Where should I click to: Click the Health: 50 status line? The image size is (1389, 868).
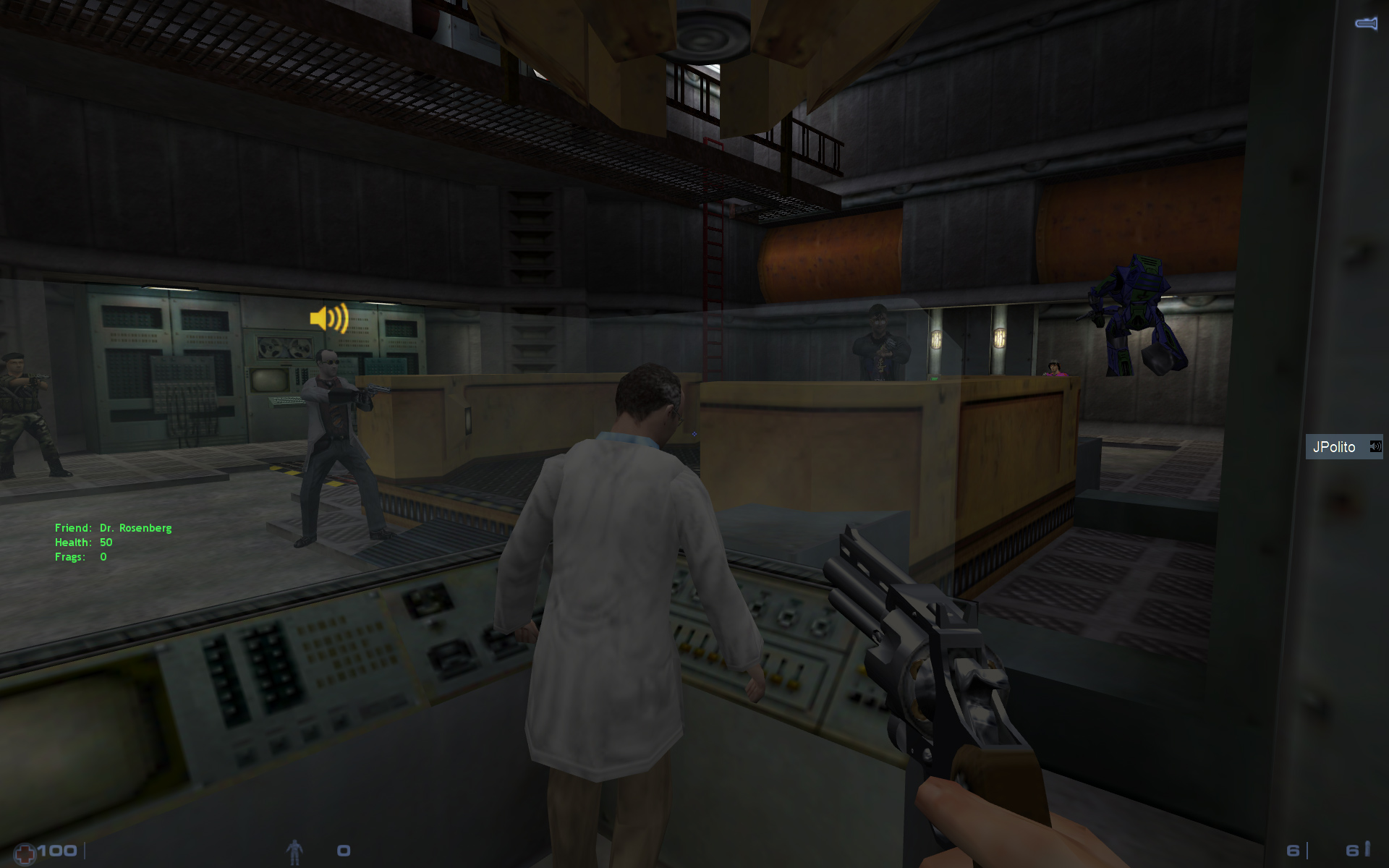(83, 542)
